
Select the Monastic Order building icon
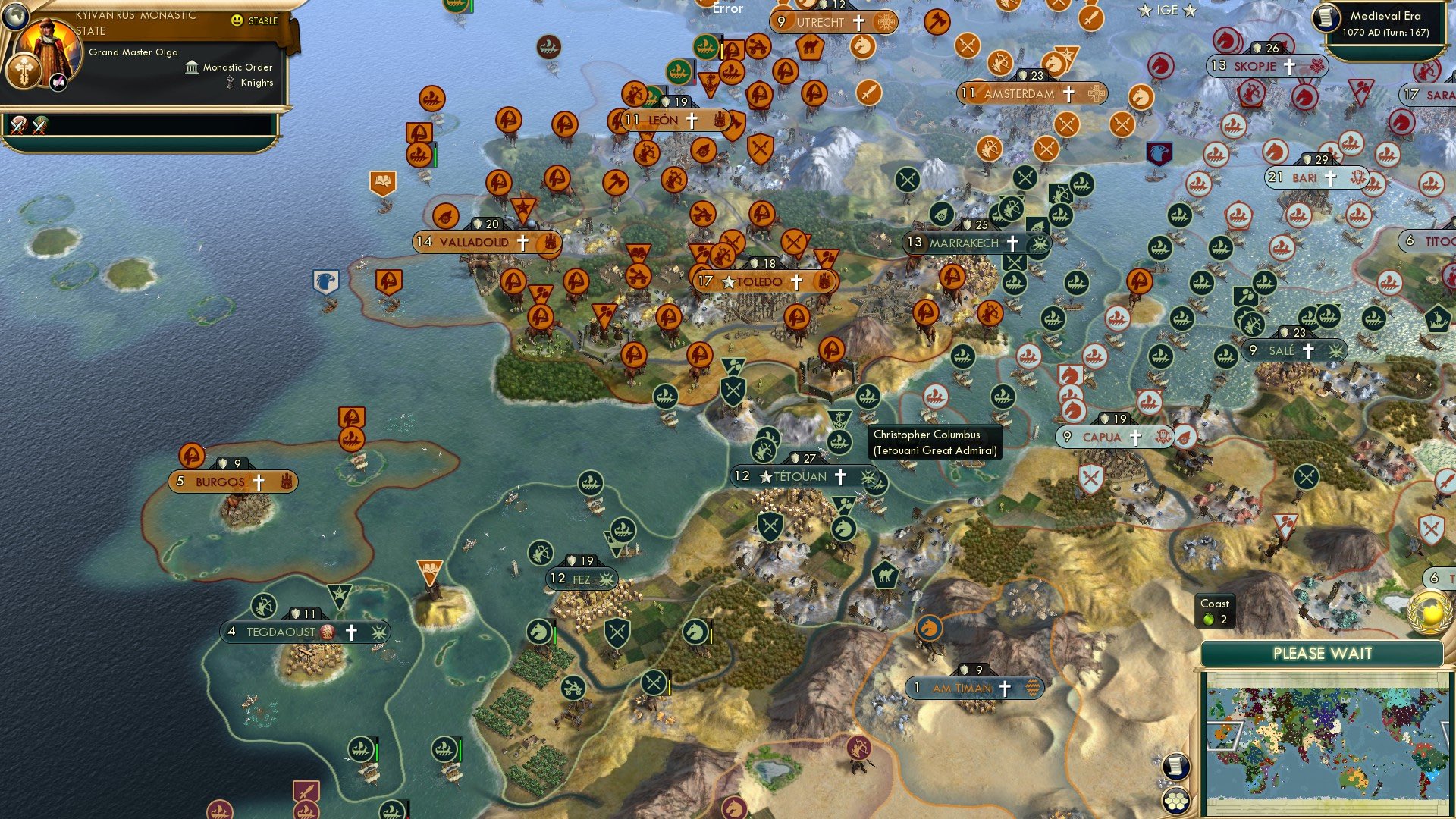coord(192,68)
